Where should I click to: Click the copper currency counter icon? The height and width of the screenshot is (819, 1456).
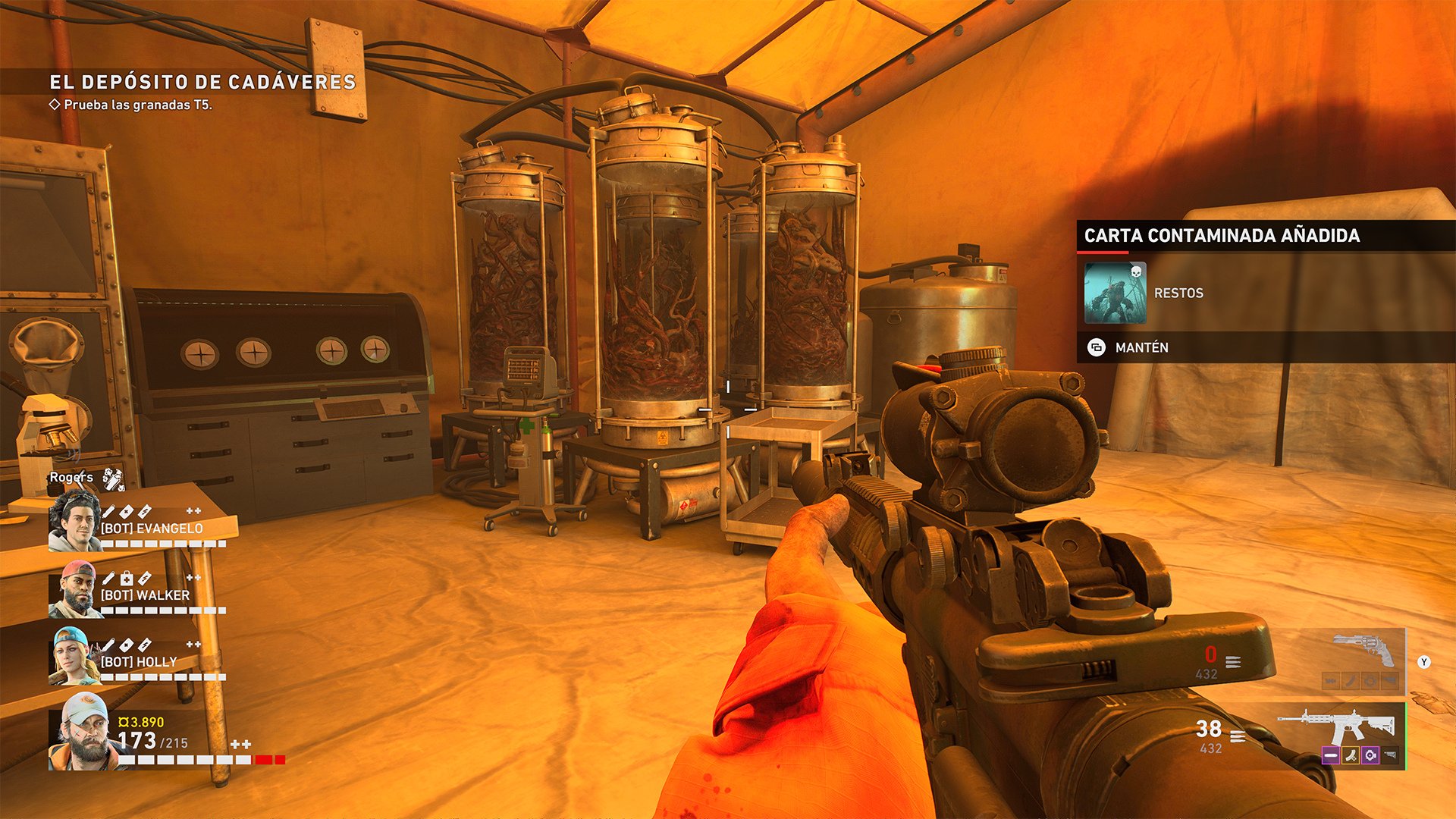(124, 722)
